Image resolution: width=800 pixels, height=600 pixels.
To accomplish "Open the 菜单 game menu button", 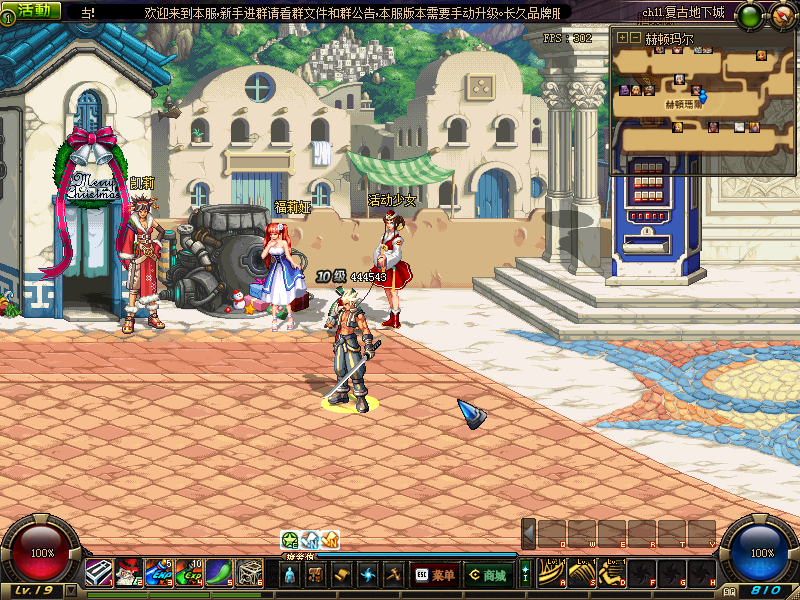I will pyautogui.click(x=435, y=575).
